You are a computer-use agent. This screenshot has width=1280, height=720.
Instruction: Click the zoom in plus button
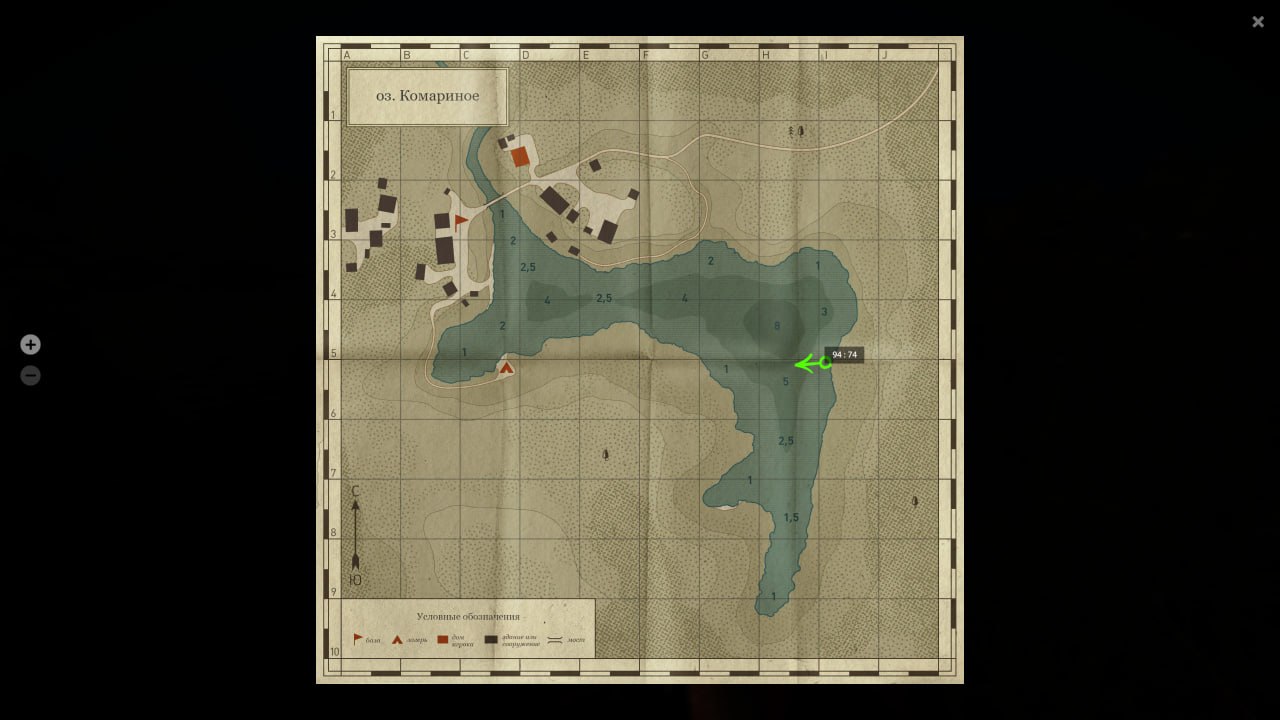30,344
